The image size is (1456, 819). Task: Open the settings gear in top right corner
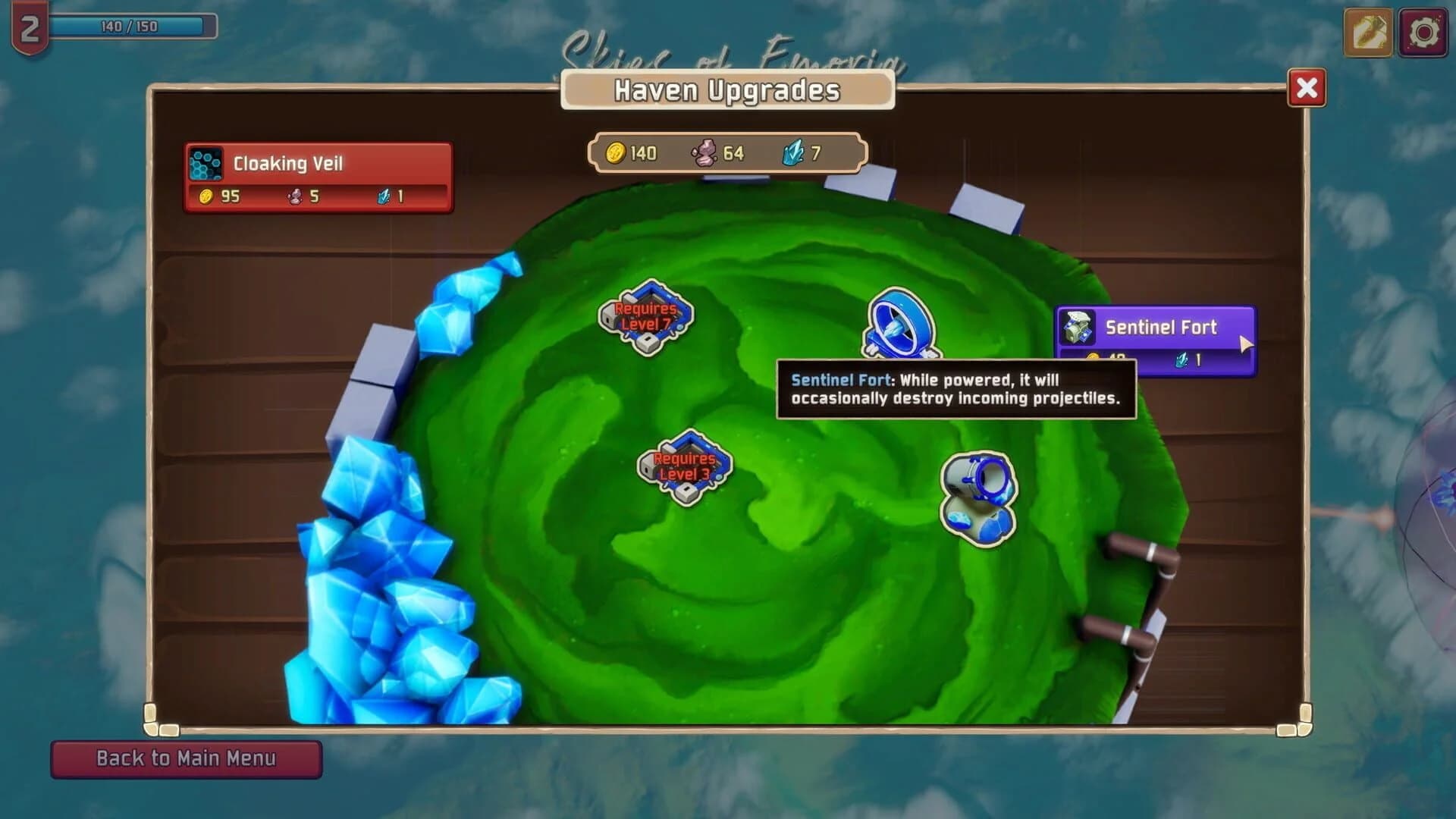pos(1423,33)
